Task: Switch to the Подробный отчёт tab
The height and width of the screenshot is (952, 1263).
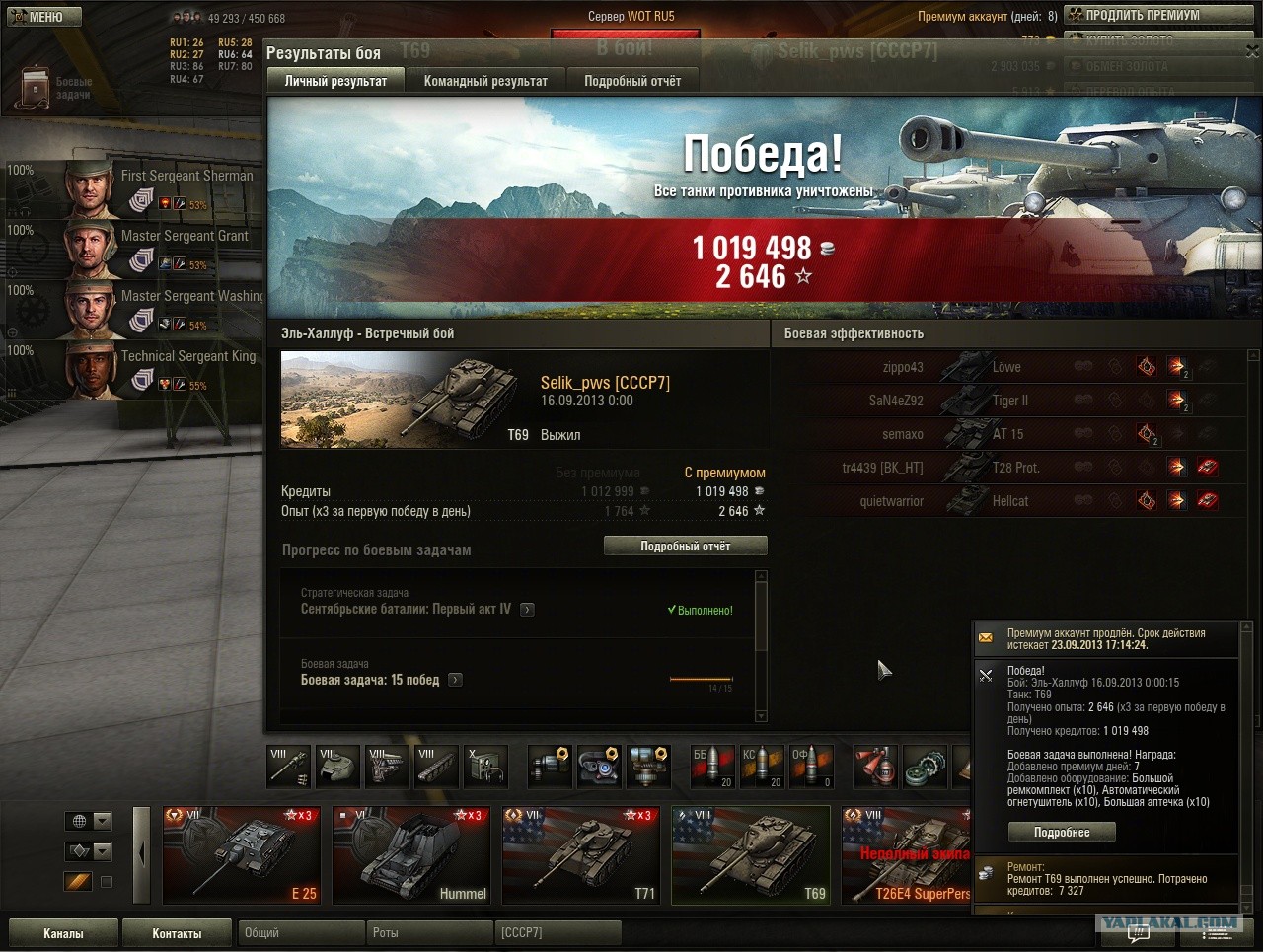Action: coord(632,81)
